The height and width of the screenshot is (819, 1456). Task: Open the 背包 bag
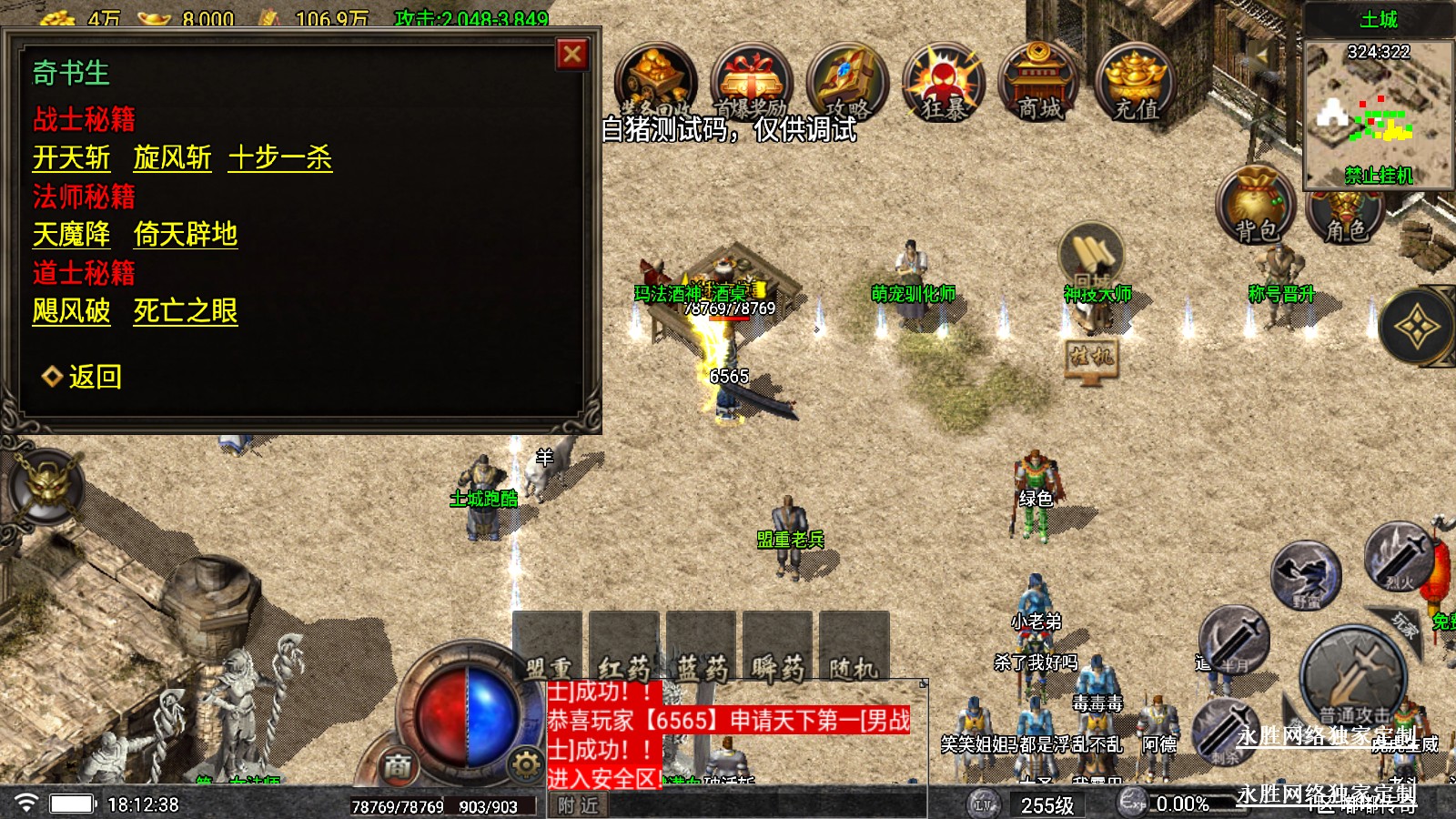pos(1256,207)
